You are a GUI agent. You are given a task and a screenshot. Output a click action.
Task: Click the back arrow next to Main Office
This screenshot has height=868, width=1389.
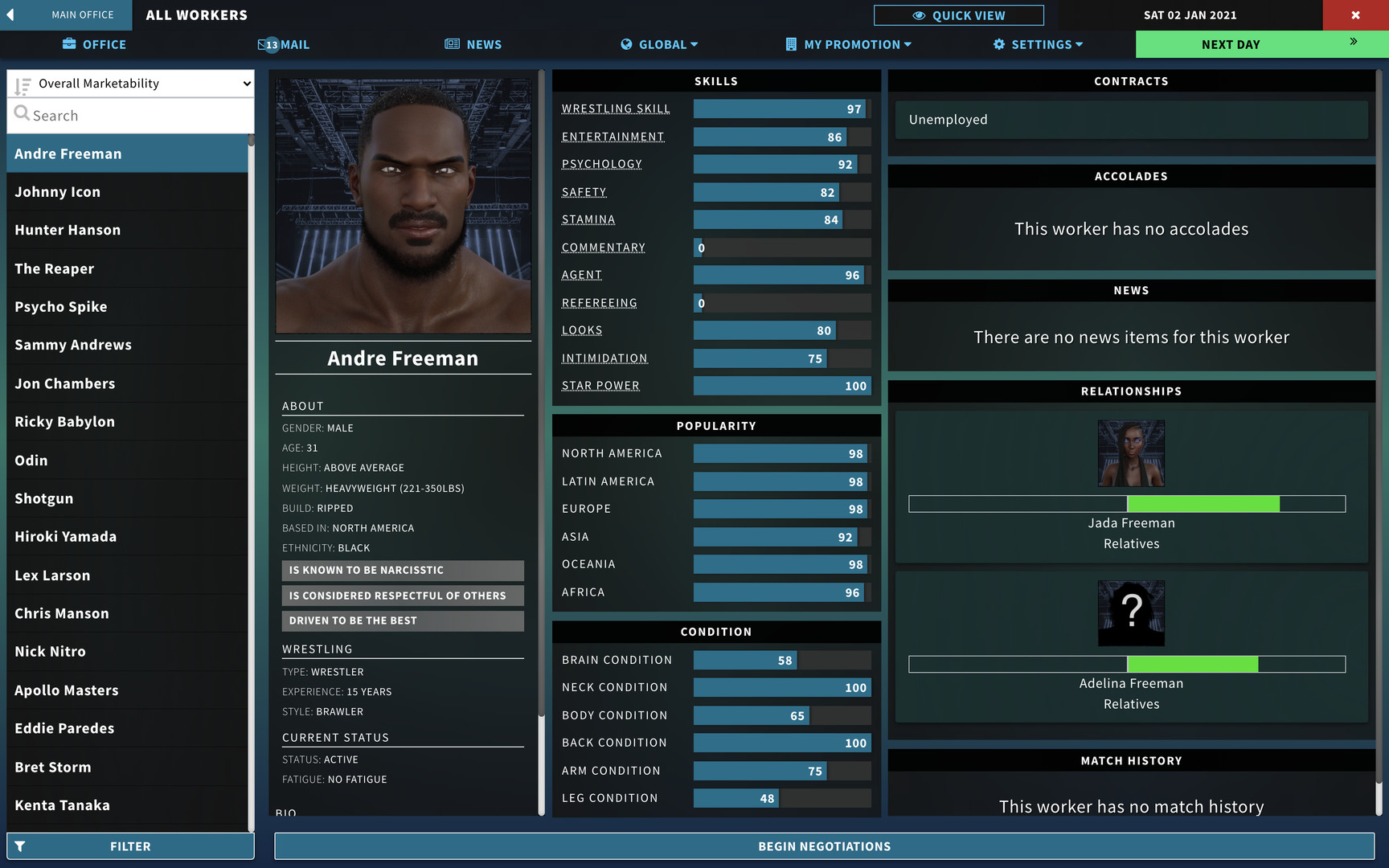(10, 14)
